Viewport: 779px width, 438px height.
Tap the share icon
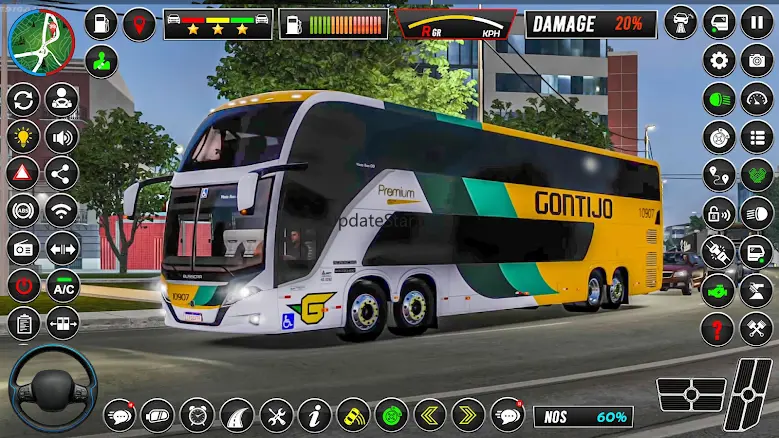(62, 172)
